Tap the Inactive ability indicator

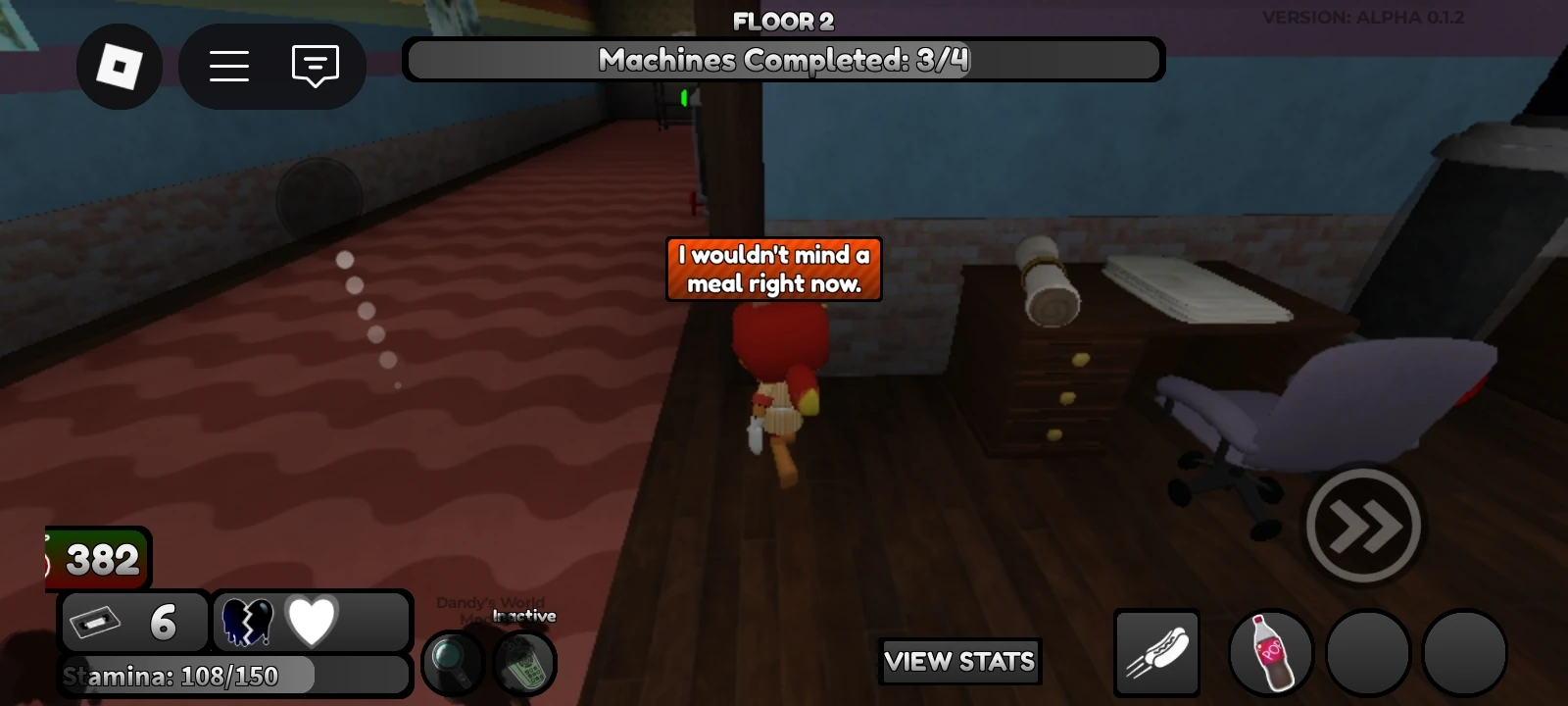(x=517, y=615)
